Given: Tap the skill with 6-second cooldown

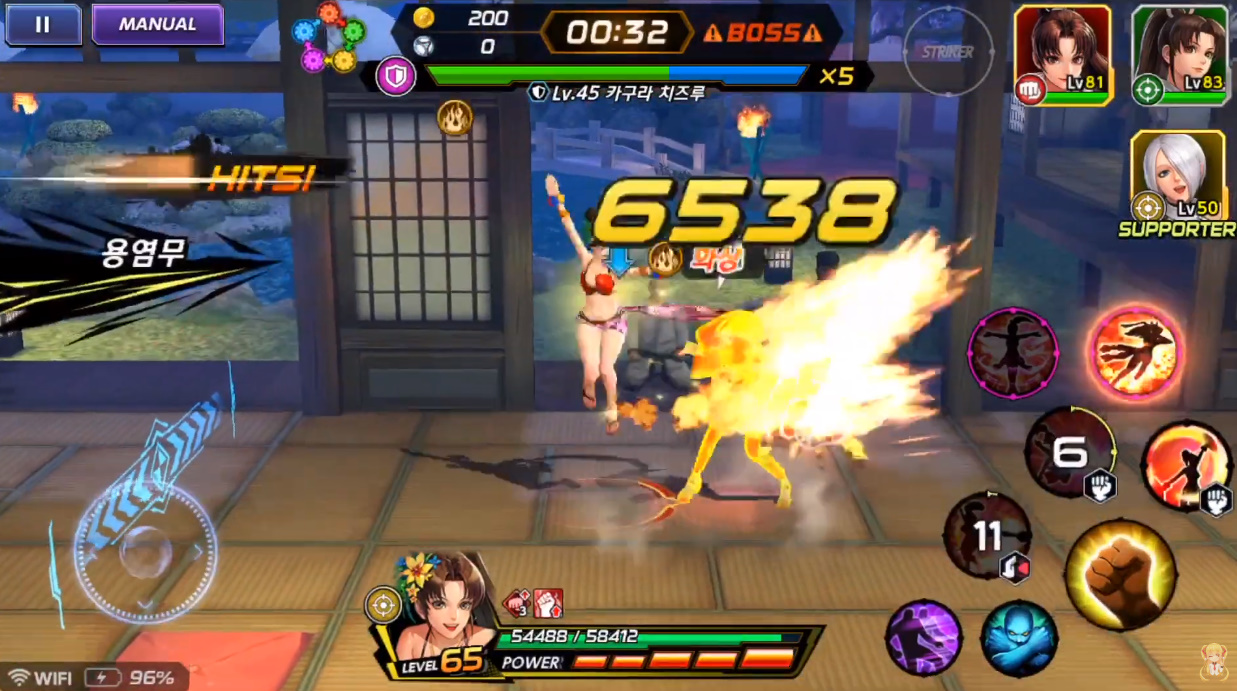Looking at the screenshot, I should point(1070,453).
